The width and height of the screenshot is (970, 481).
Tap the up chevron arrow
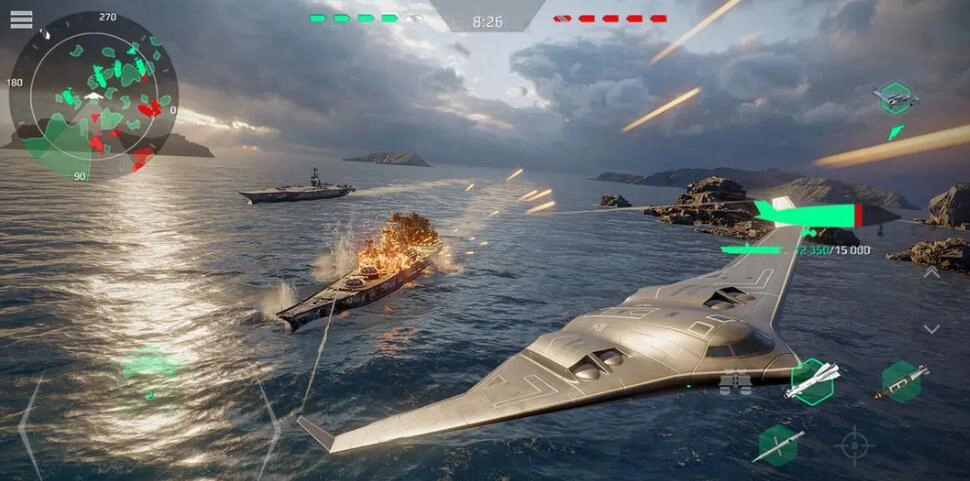[931, 272]
